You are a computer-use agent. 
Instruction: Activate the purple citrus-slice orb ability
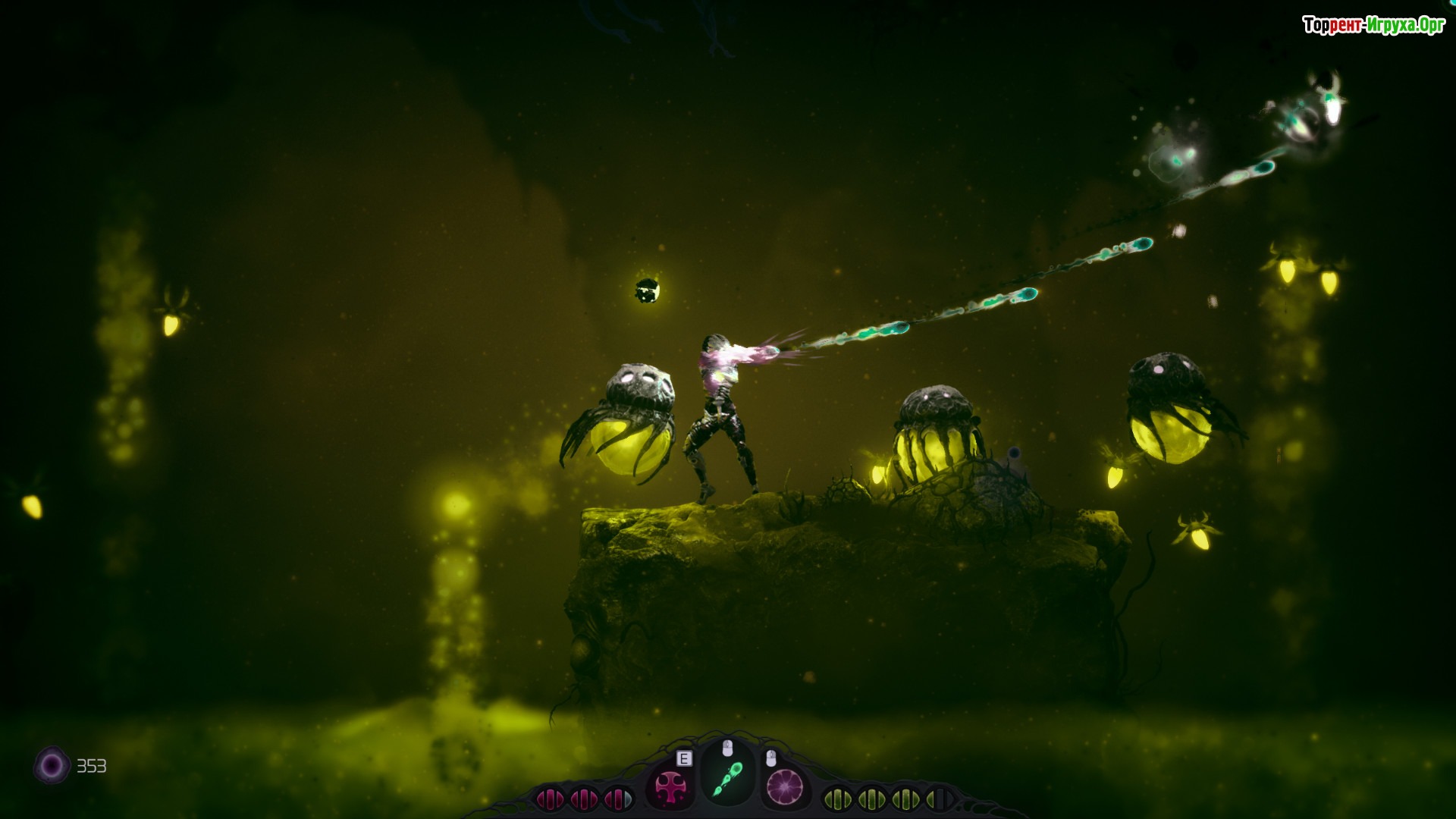(784, 786)
